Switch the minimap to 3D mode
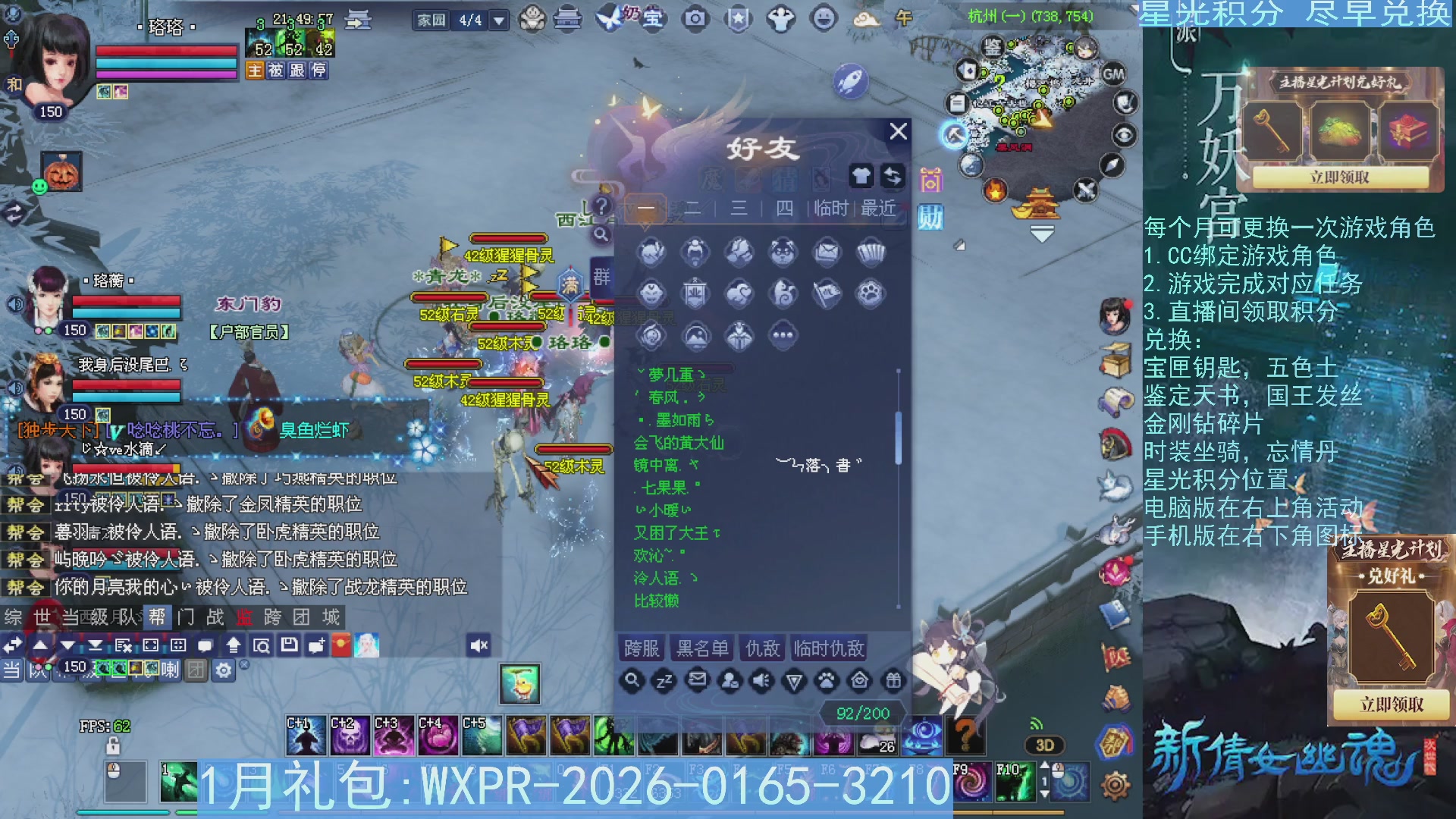 click(1045, 745)
